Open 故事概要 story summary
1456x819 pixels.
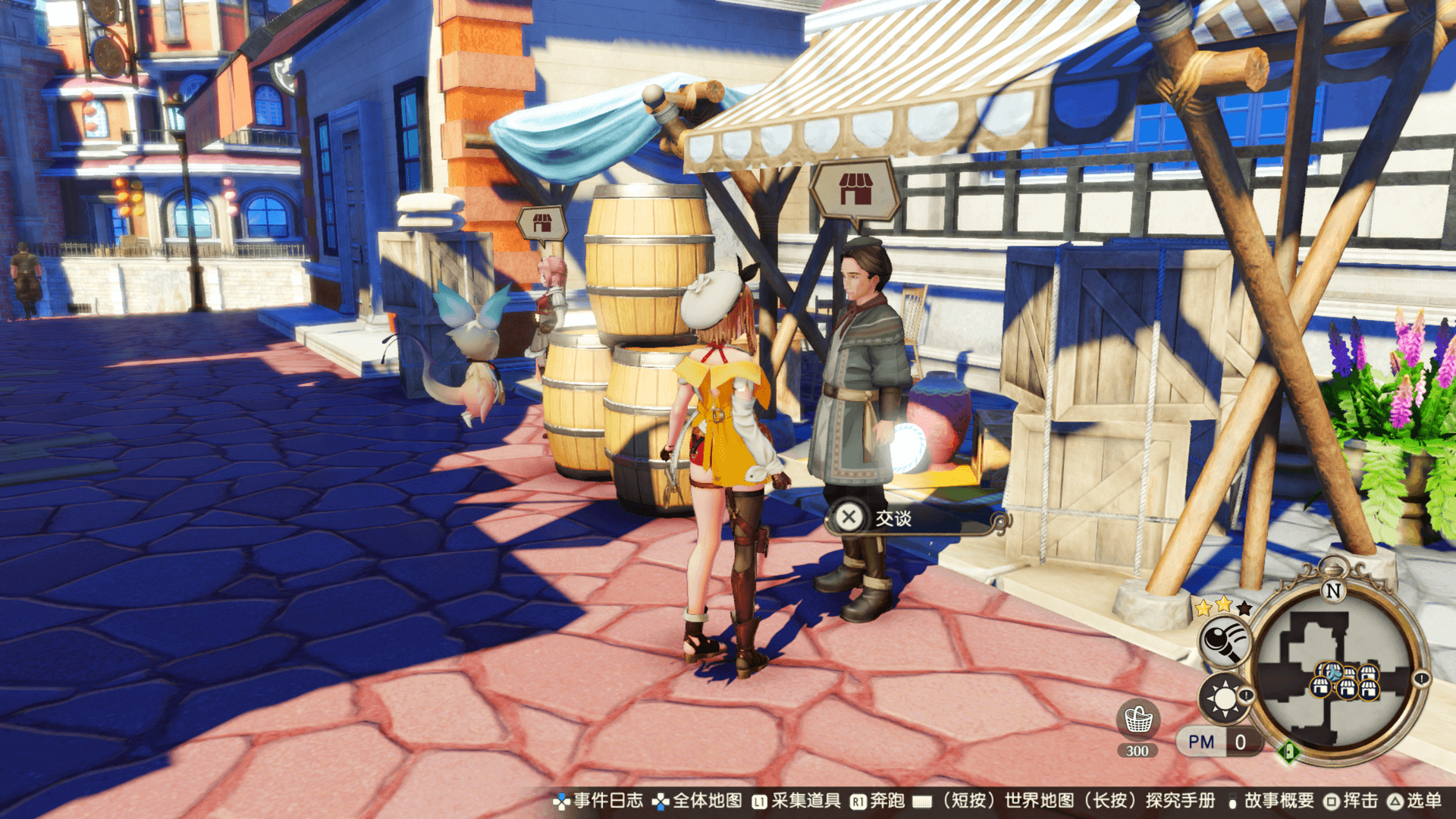(x=1279, y=801)
